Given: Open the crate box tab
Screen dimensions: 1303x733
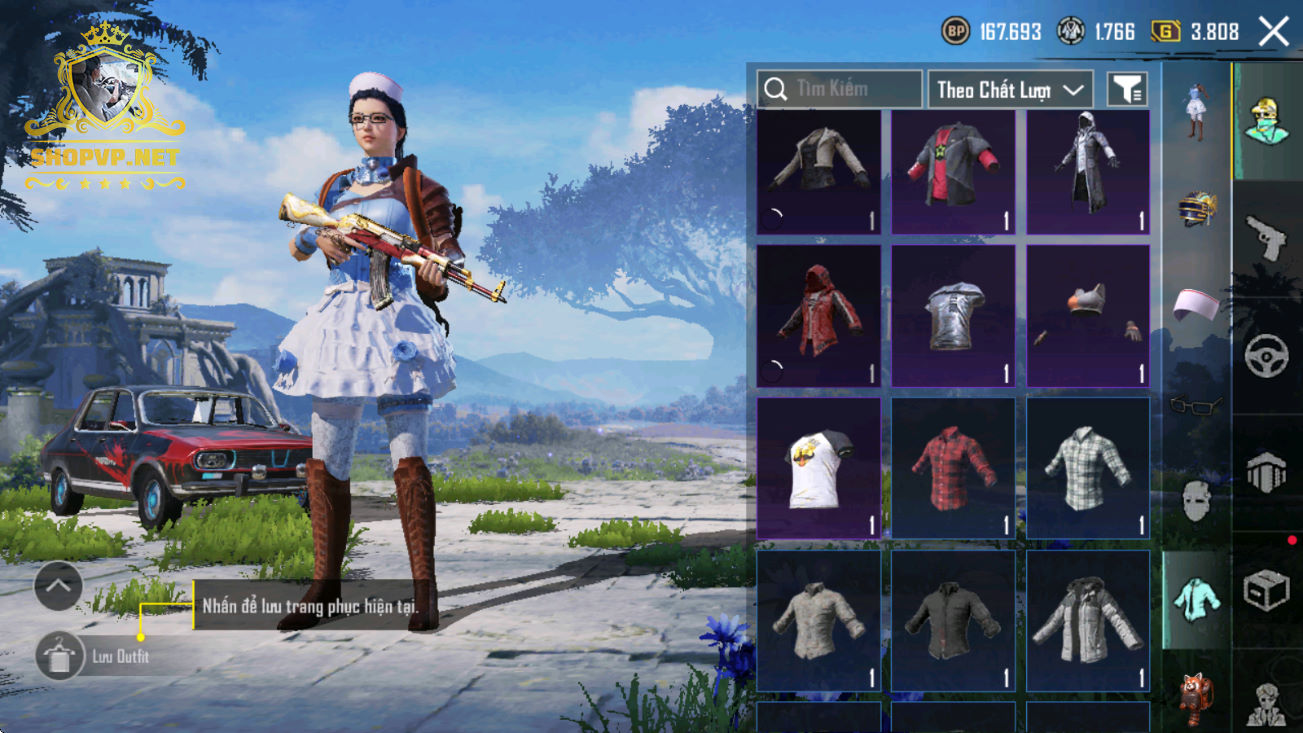Looking at the screenshot, I should 1266,590.
